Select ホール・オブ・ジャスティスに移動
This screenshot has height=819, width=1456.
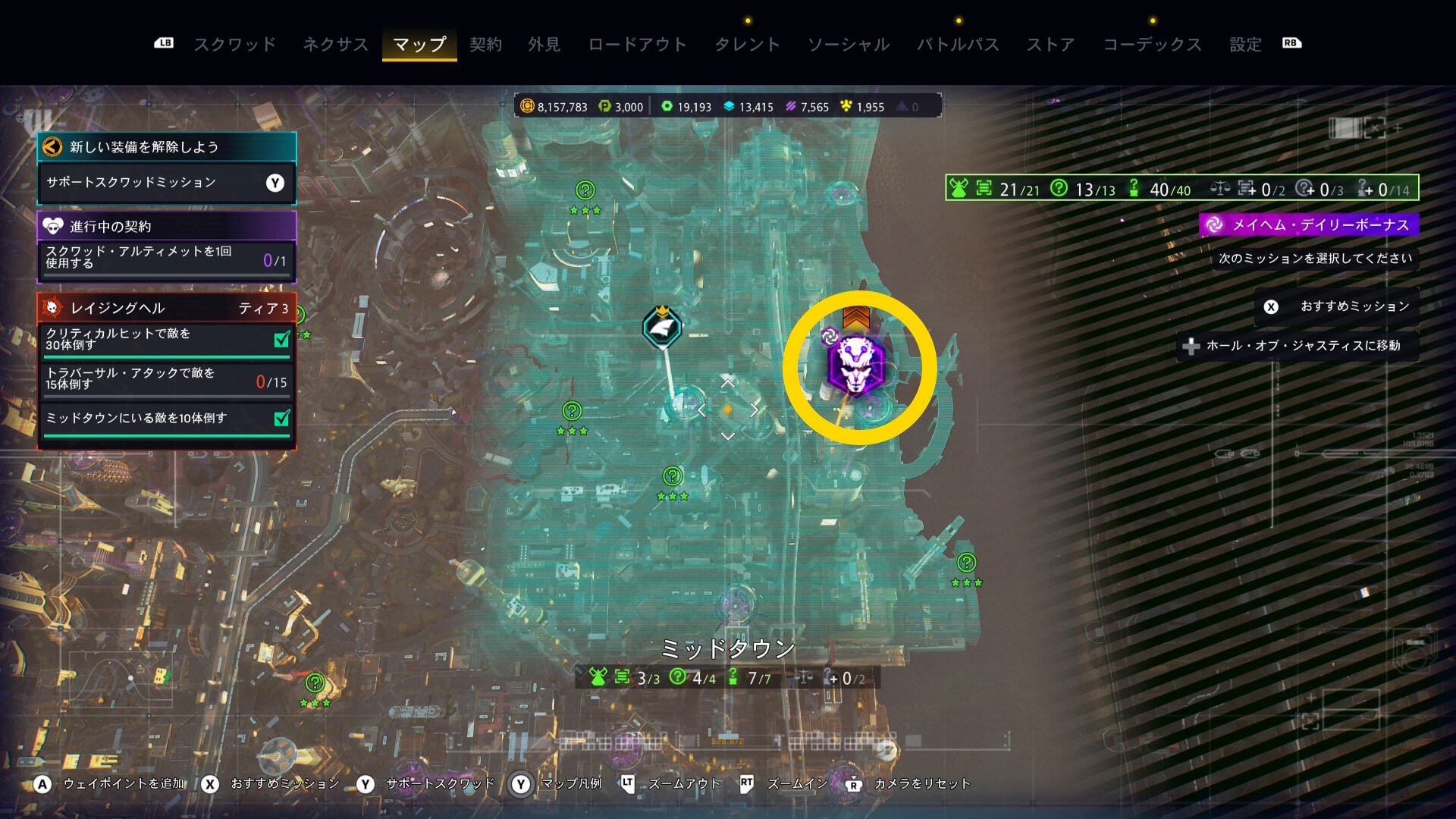(1297, 346)
